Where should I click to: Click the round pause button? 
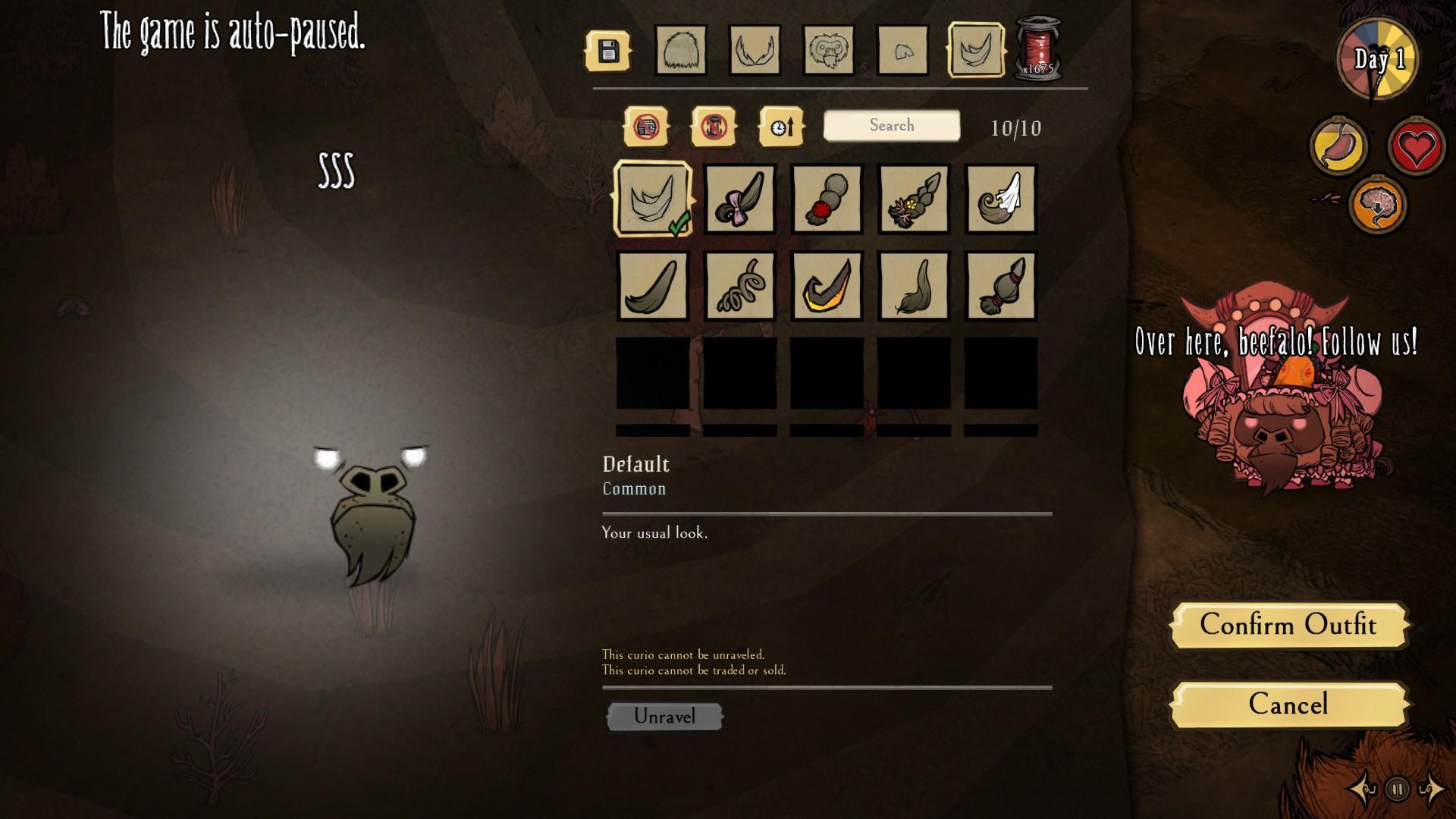tap(1397, 789)
